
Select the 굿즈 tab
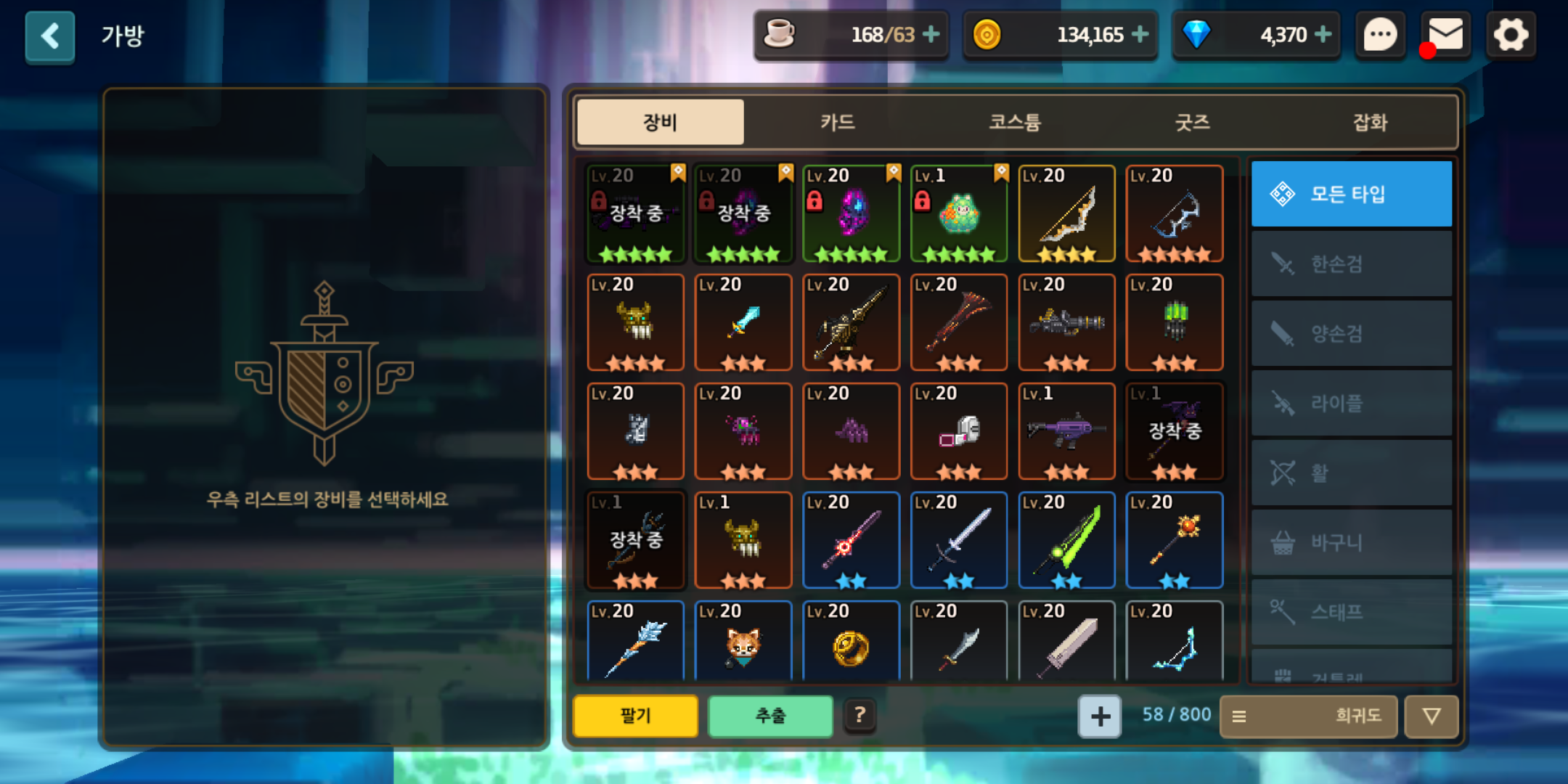[x=1193, y=122]
